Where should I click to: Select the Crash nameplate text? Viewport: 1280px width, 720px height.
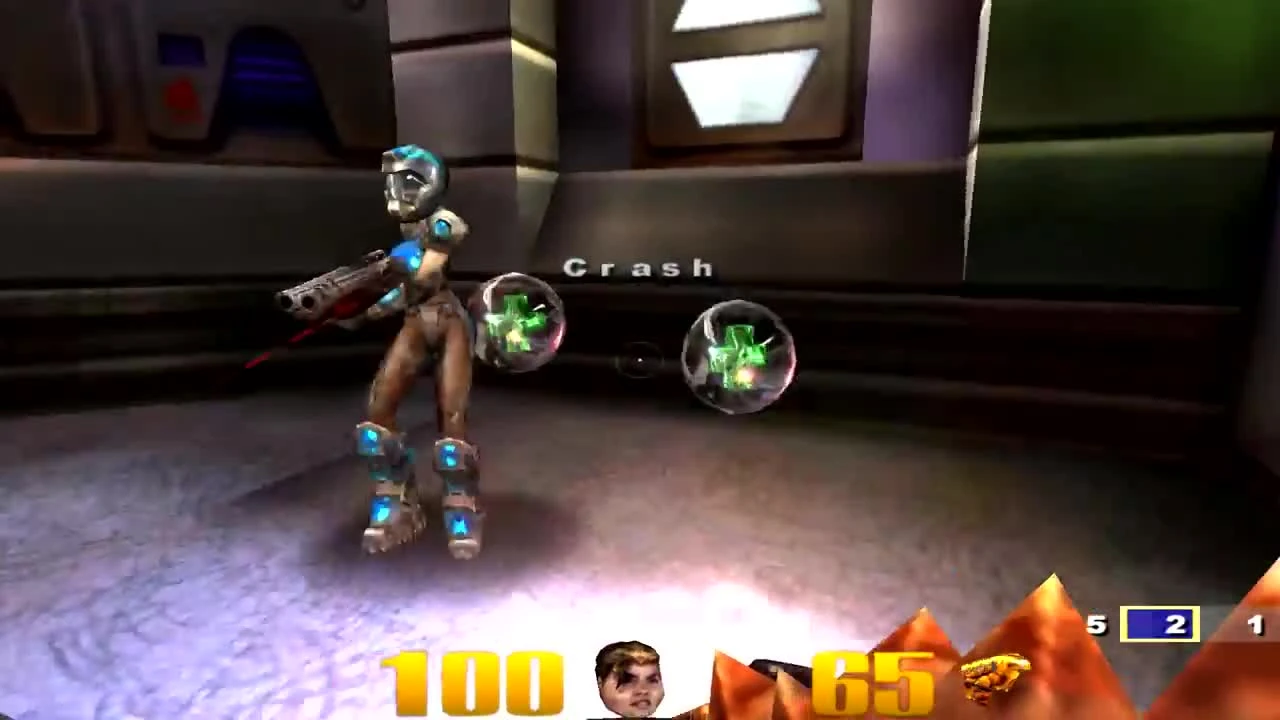point(638,268)
